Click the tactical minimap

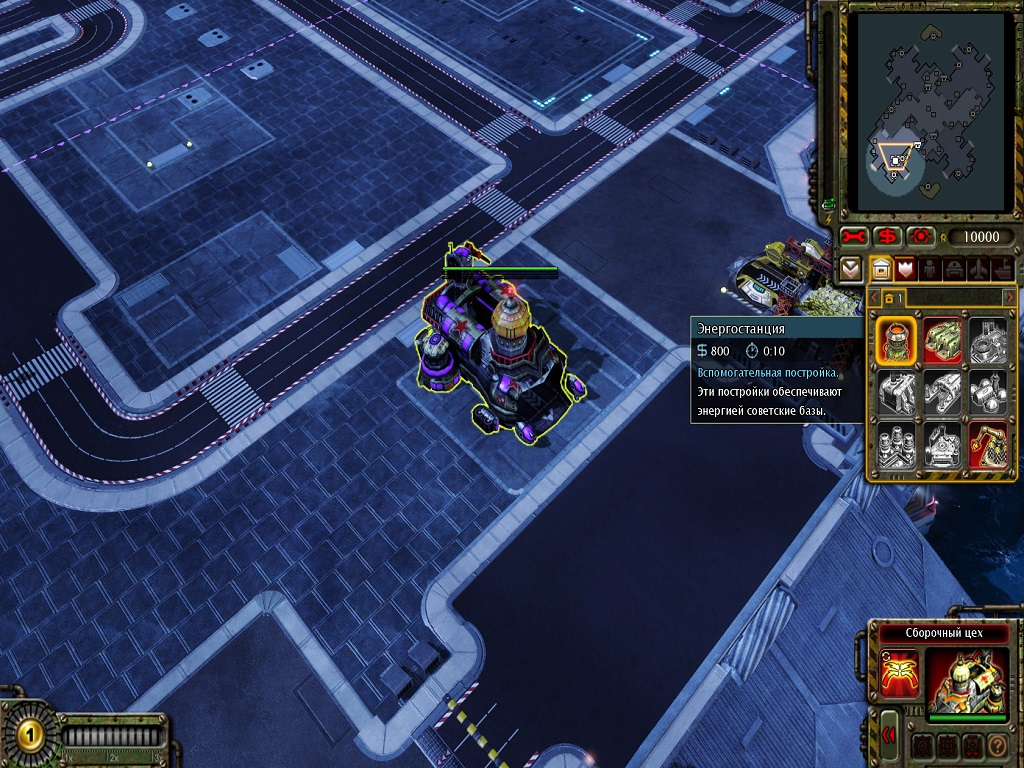(930, 112)
